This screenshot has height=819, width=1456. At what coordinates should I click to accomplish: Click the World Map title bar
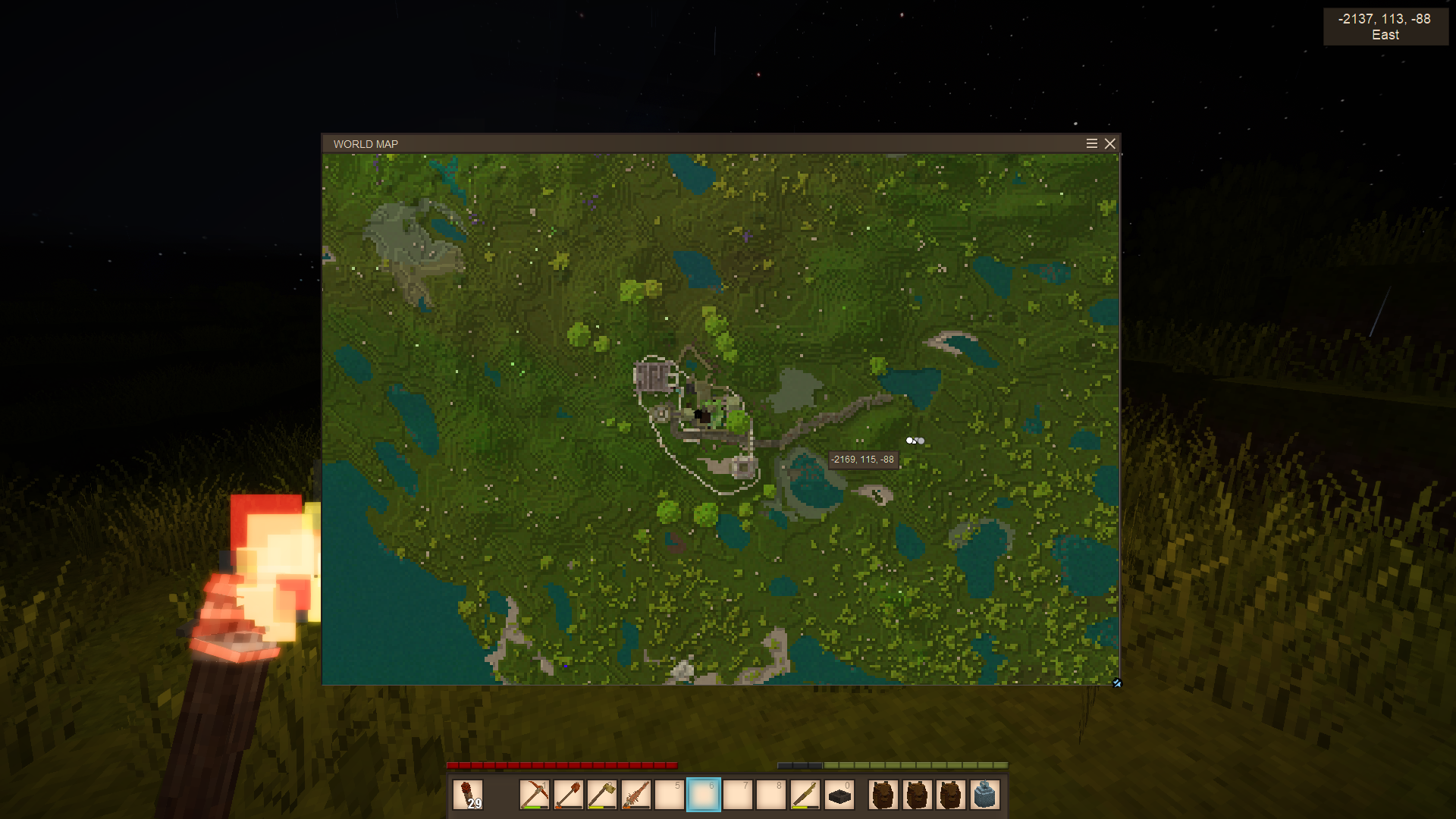[x=682, y=144]
